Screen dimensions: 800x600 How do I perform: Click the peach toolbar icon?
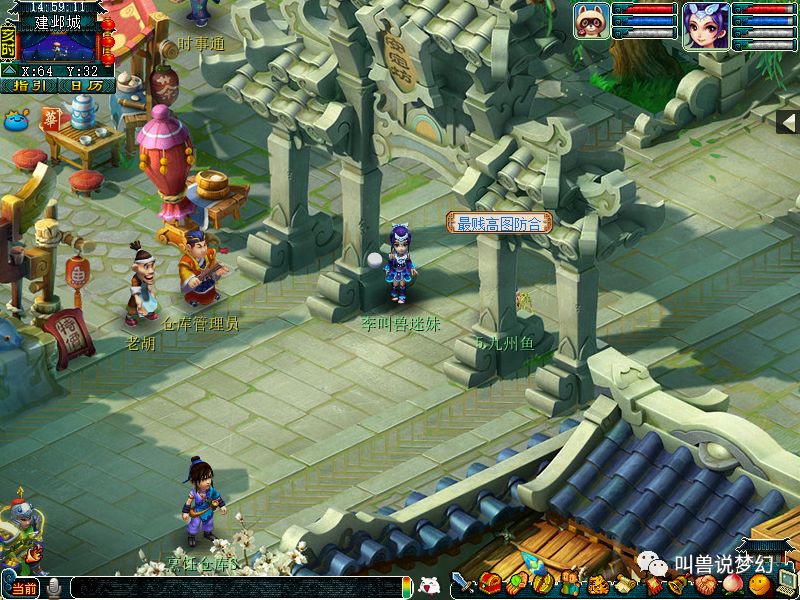(x=733, y=583)
